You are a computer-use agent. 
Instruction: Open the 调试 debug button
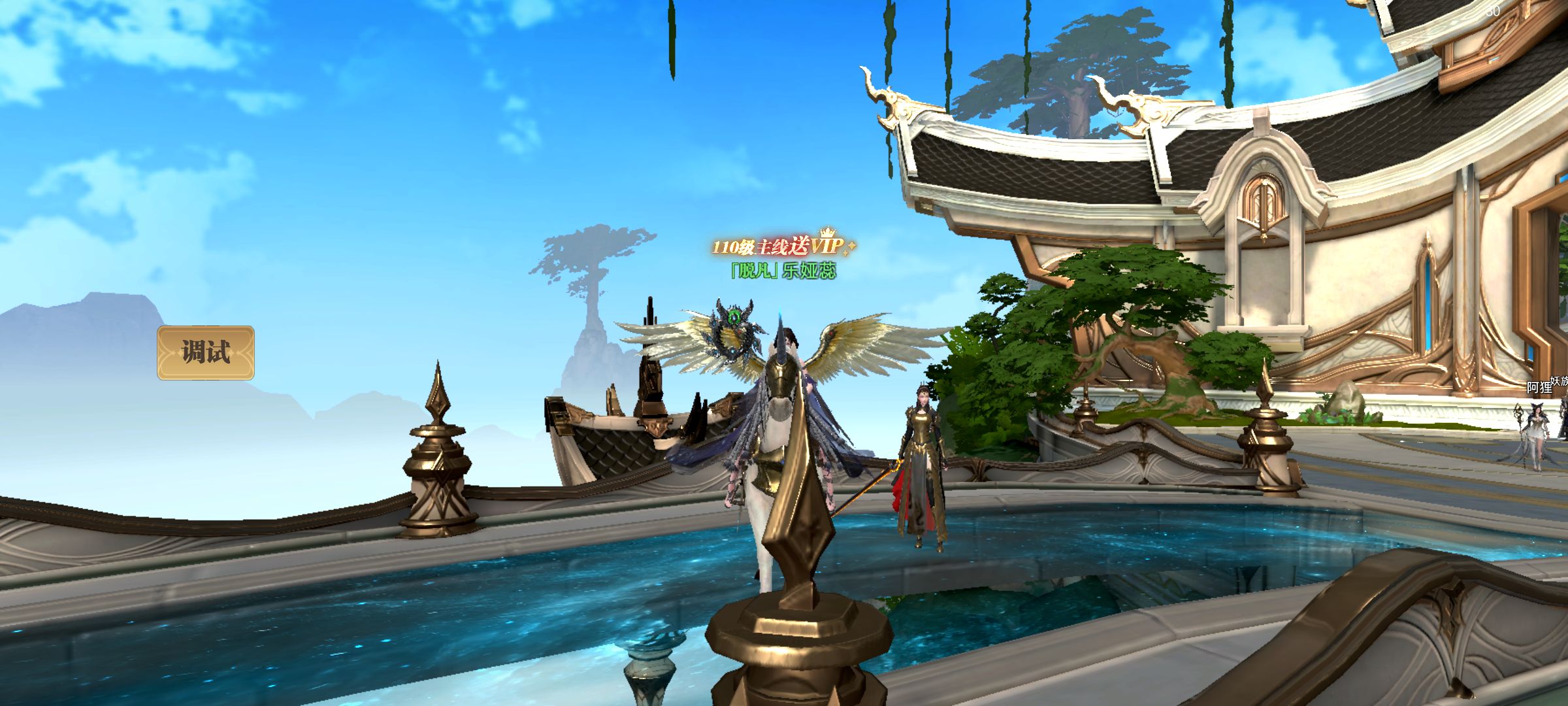click(206, 352)
